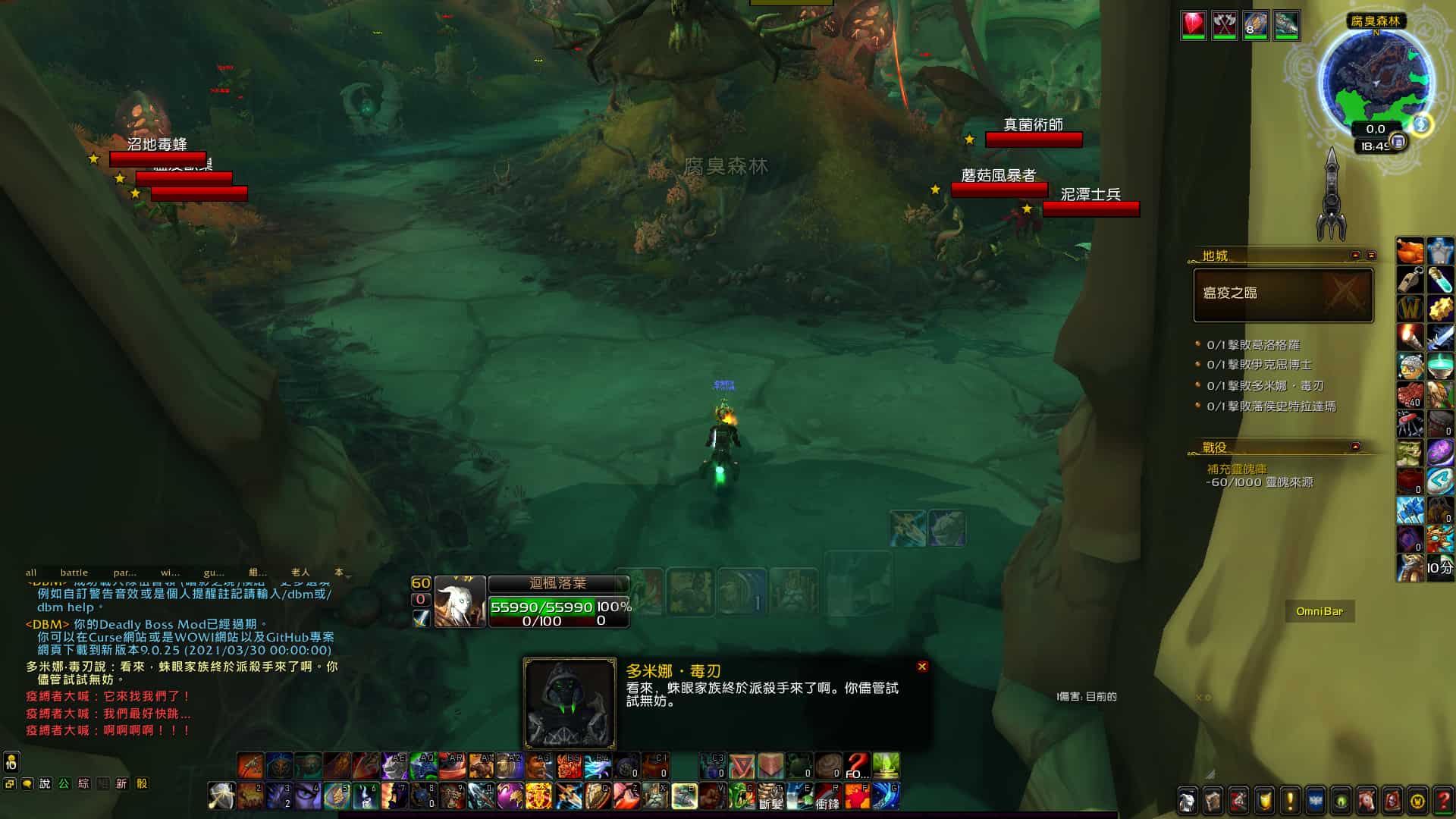
Task: Use the red meat stack of 40
Action: [1410, 394]
